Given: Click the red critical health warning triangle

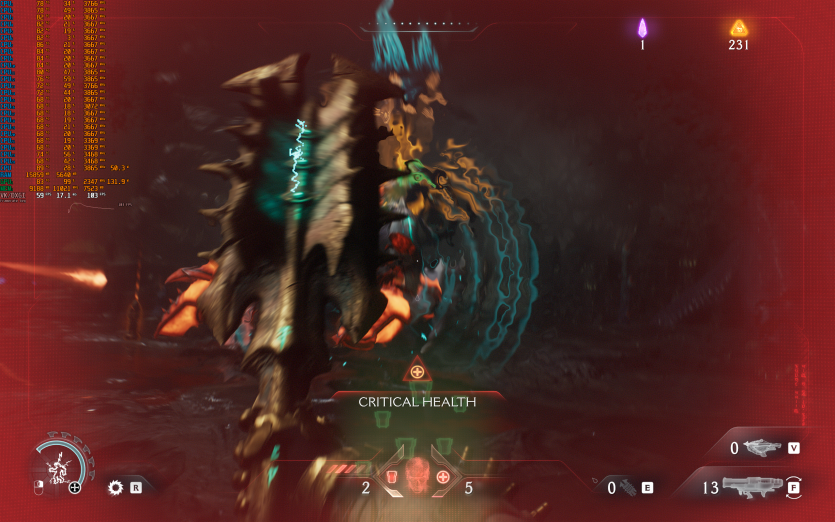Looking at the screenshot, I should (417, 372).
